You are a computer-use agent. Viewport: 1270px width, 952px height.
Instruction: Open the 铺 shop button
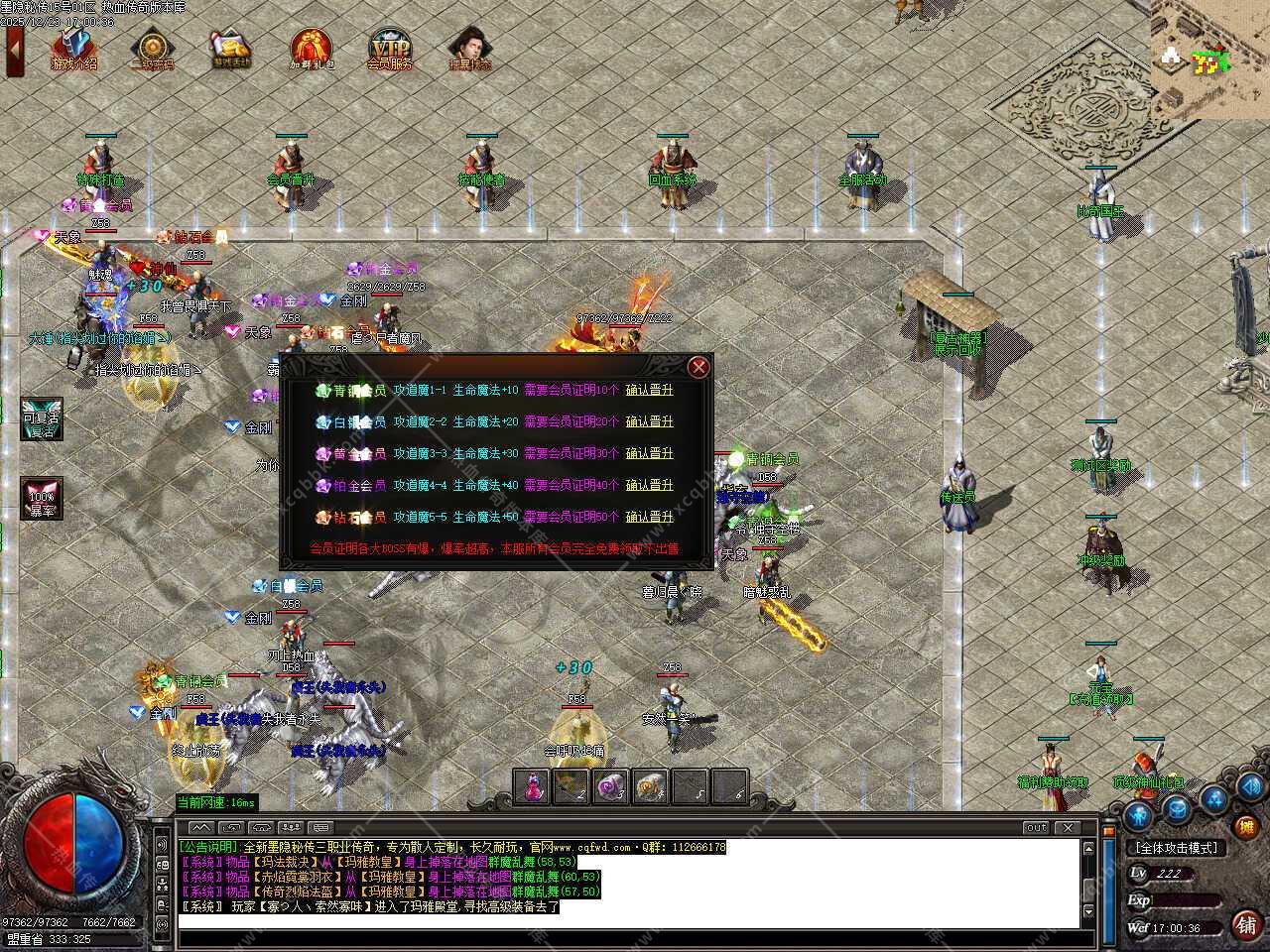[x=1246, y=925]
